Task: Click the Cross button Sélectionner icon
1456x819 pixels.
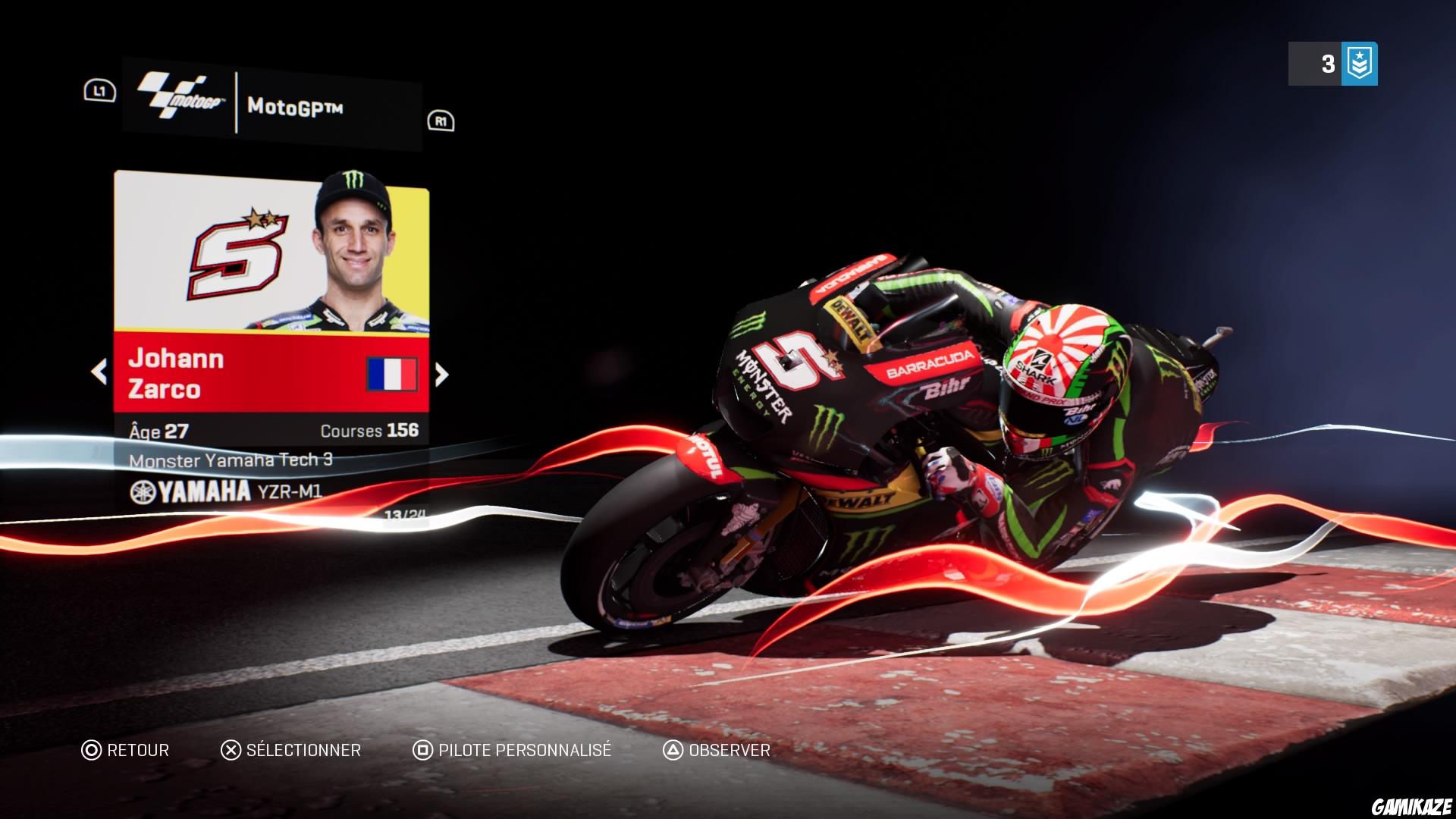Action: [231, 751]
